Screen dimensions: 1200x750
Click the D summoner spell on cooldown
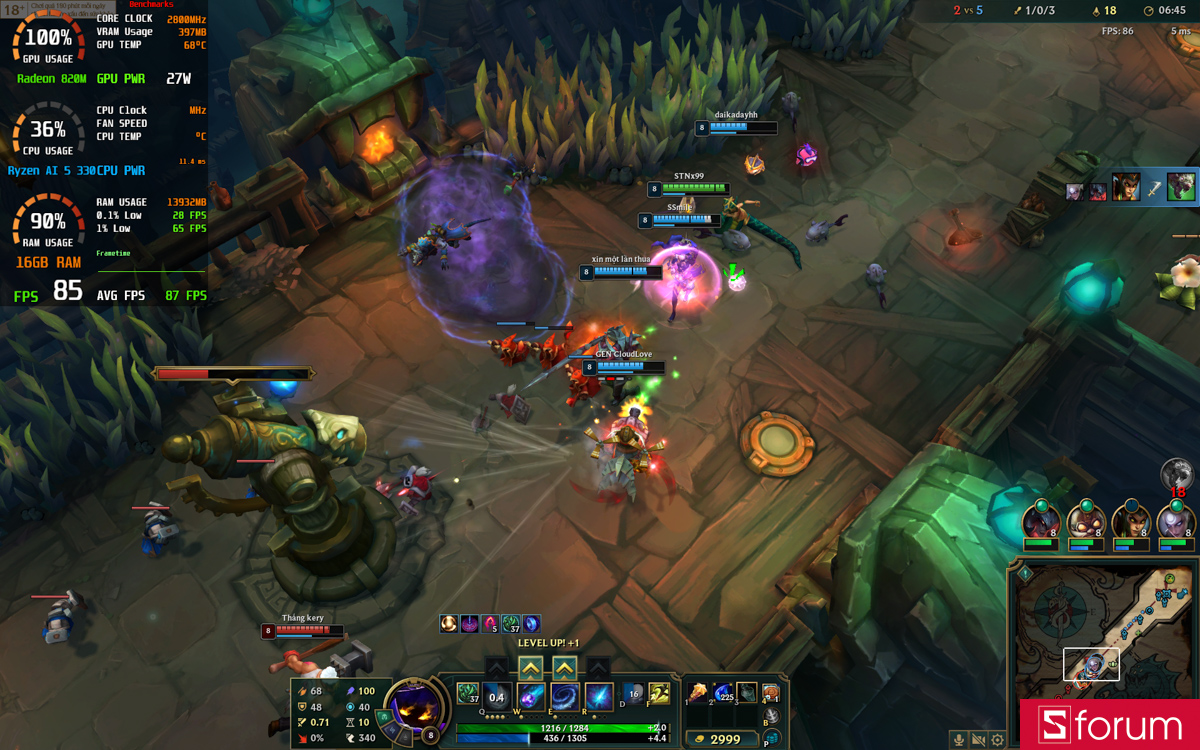(x=632, y=693)
